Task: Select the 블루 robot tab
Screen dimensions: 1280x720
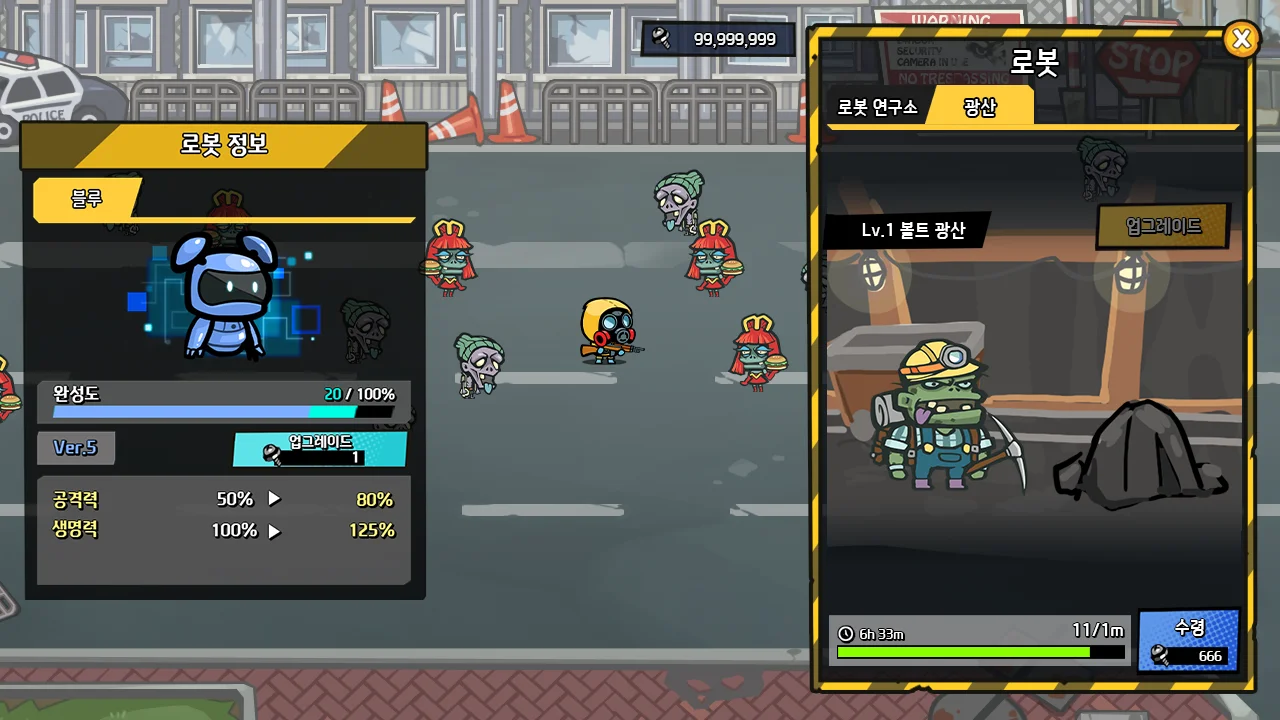Action: coord(87,198)
